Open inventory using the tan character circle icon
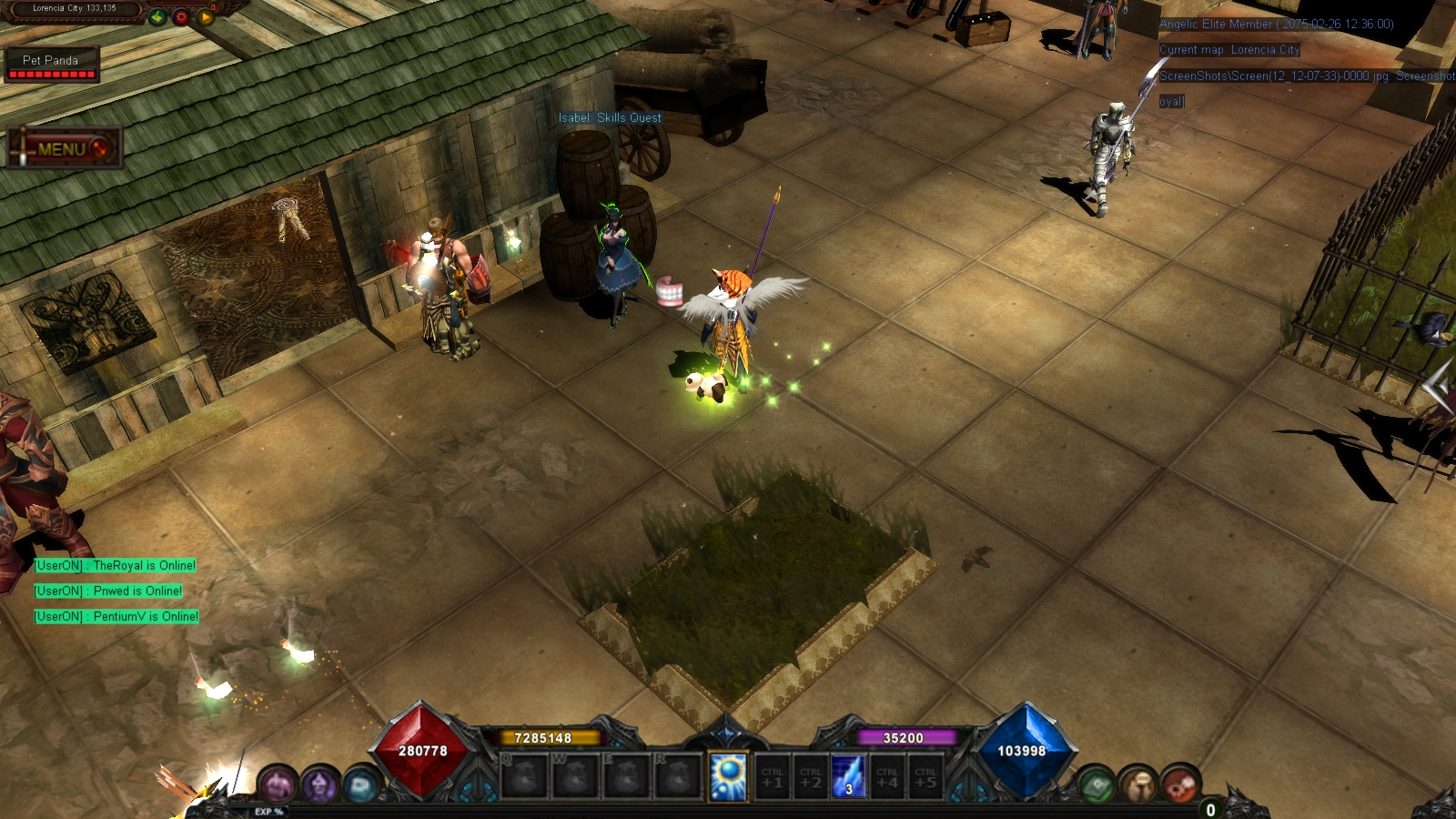 1137,783
